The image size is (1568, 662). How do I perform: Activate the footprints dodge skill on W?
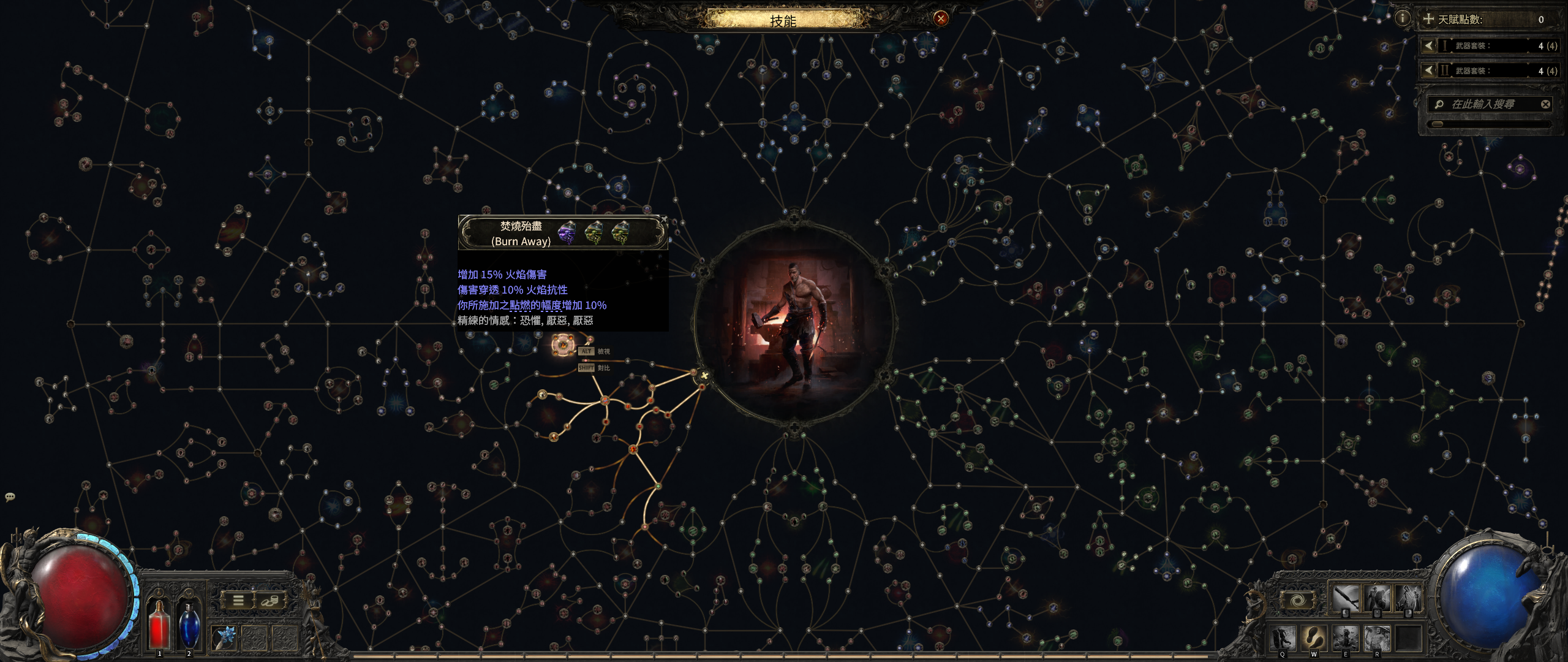[x=1314, y=637]
